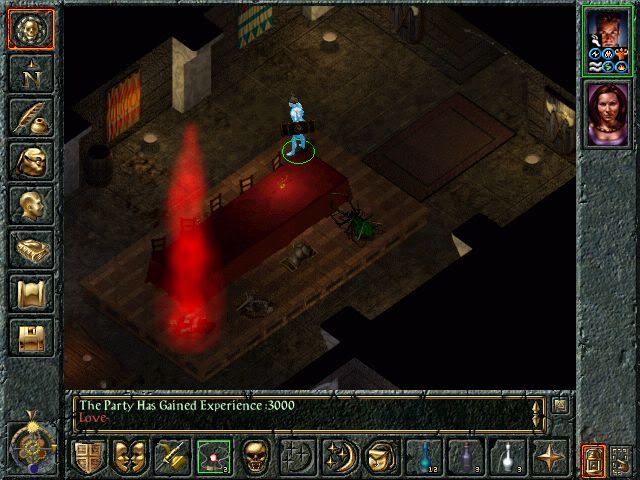Choose the golden mace weapon slot

point(171,457)
